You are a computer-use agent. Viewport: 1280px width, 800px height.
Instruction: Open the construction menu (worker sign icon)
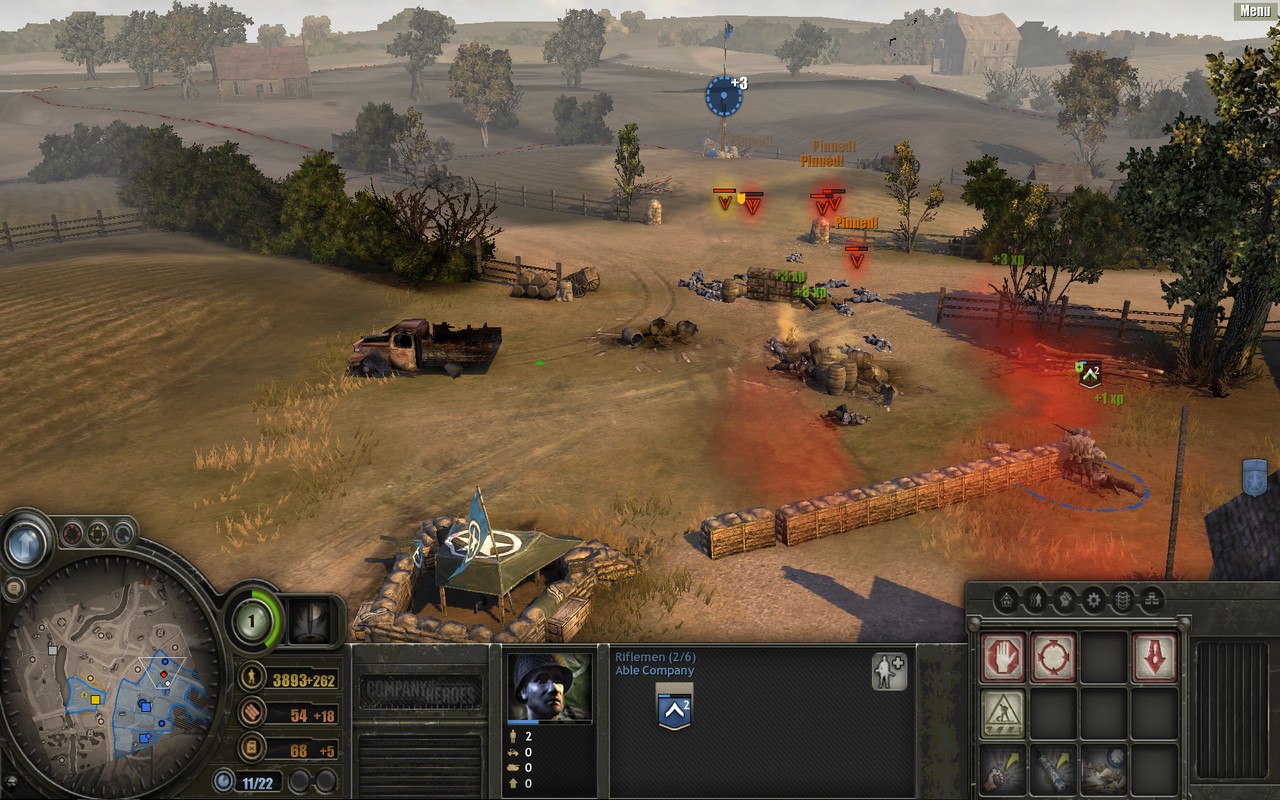[x=1002, y=713]
